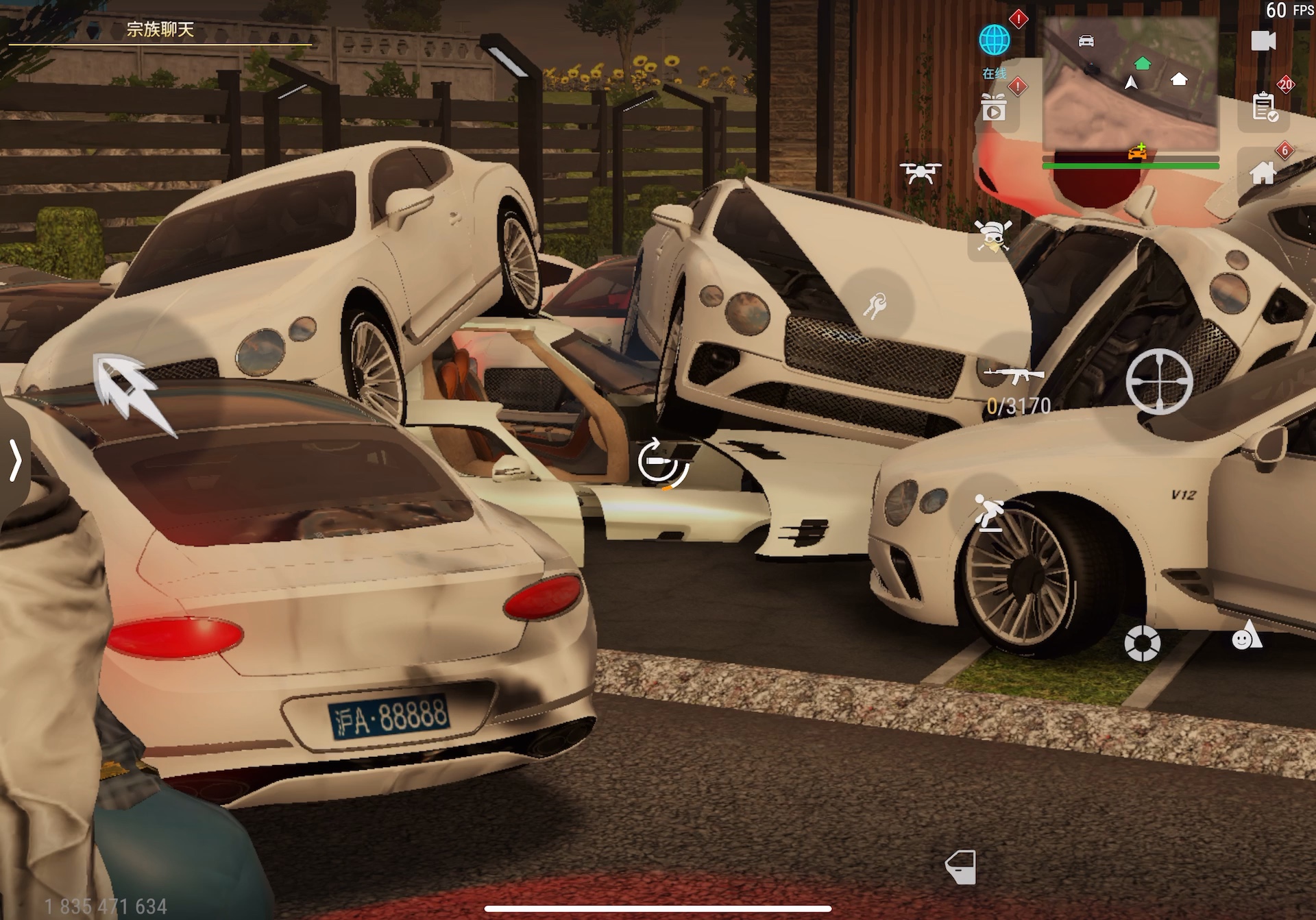Activate the sprint running figure button
Image resolution: width=1316 pixels, height=920 pixels.
coord(988,513)
